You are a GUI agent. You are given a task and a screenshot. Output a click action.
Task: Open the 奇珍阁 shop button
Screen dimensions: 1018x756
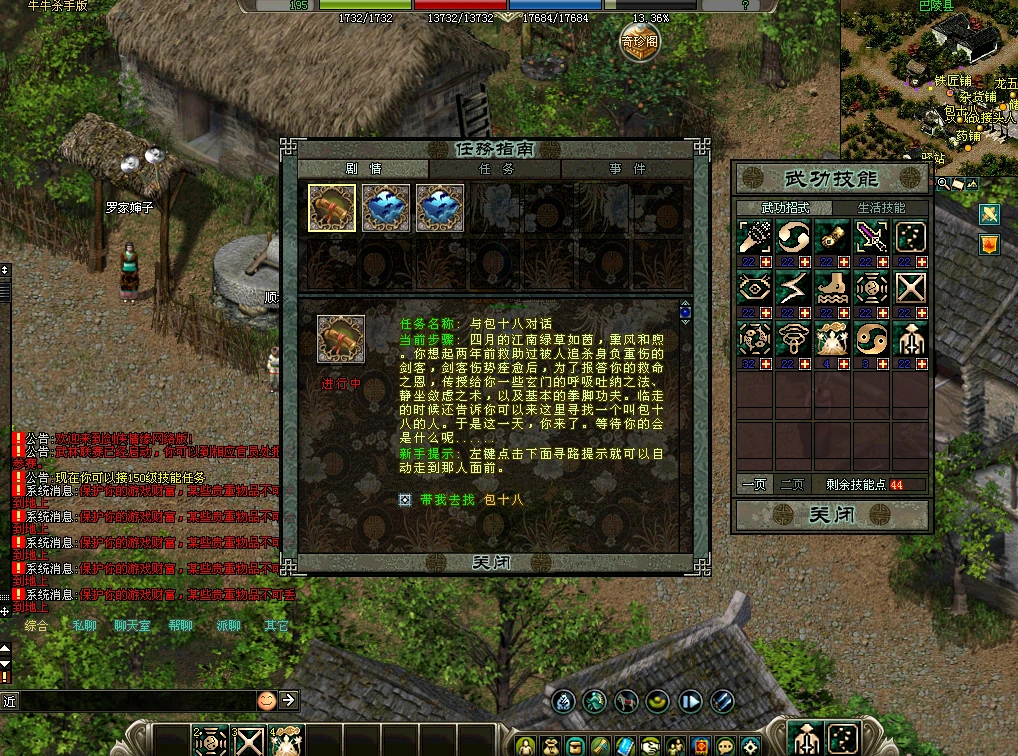click(639, 43)
